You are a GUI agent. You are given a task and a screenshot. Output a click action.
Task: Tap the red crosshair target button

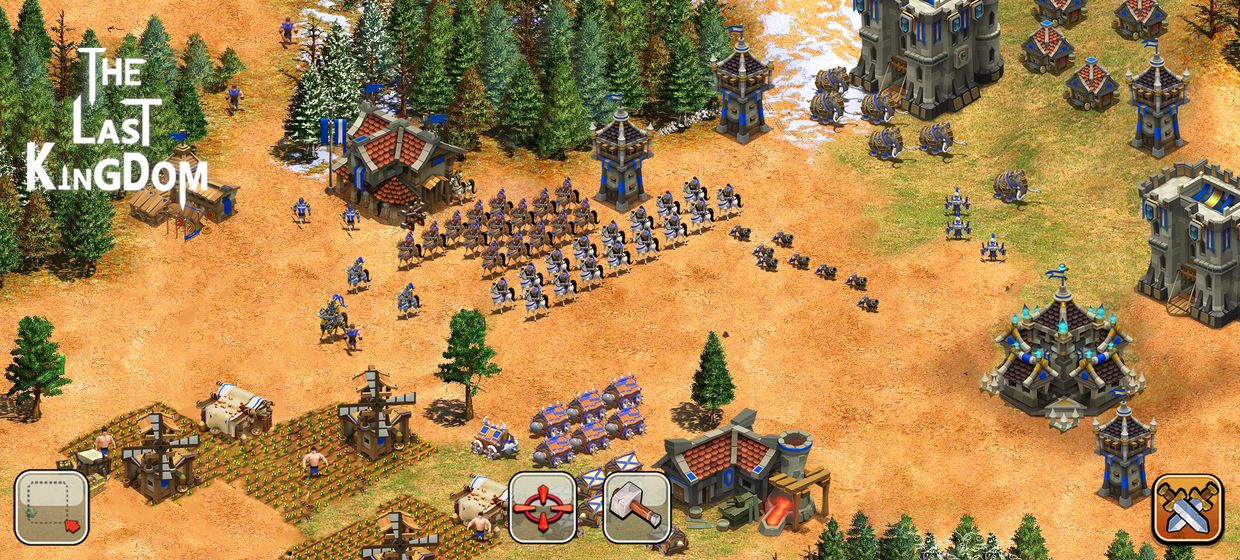point(543,507)
